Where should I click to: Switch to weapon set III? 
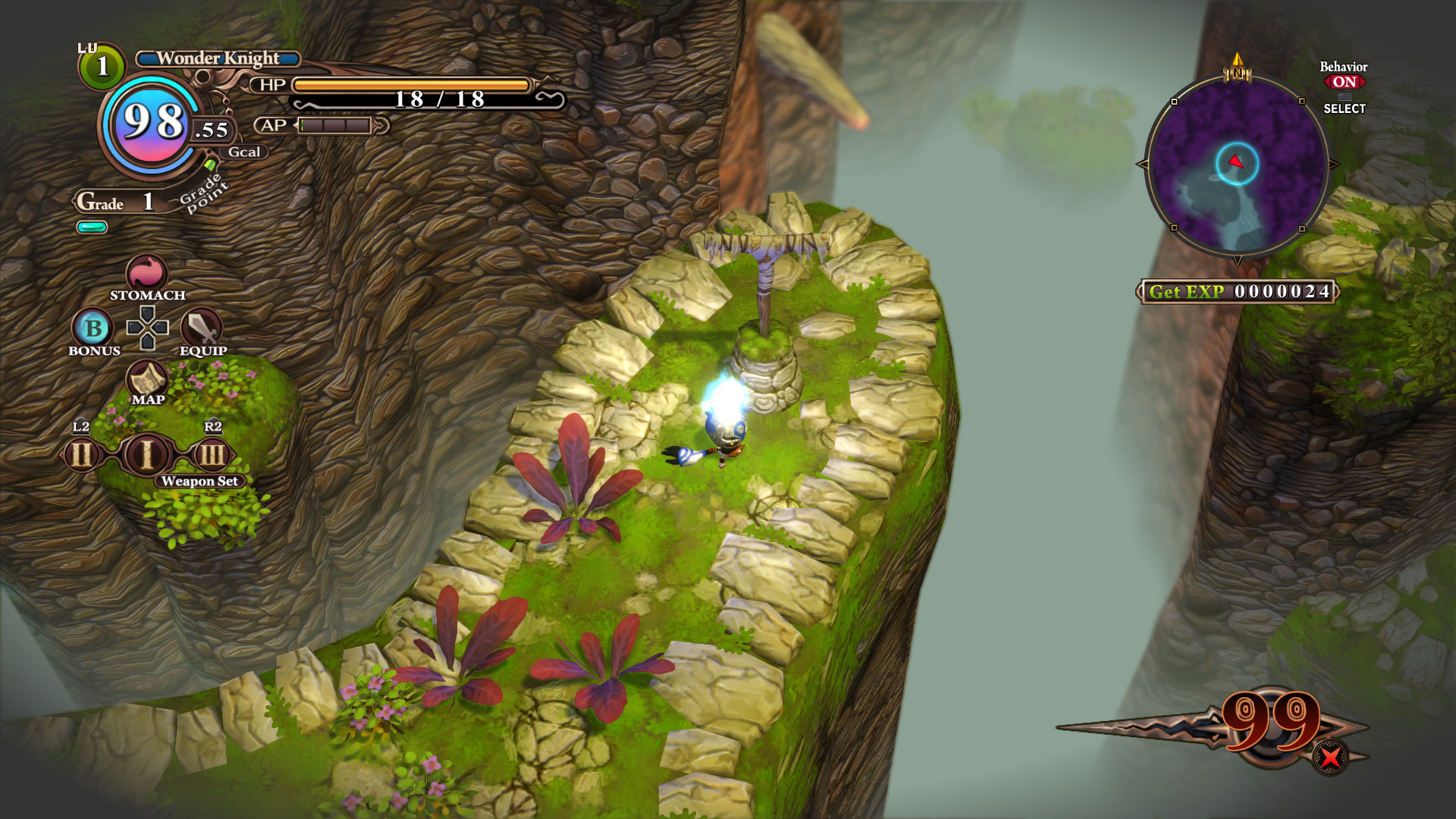pos(212,455)
